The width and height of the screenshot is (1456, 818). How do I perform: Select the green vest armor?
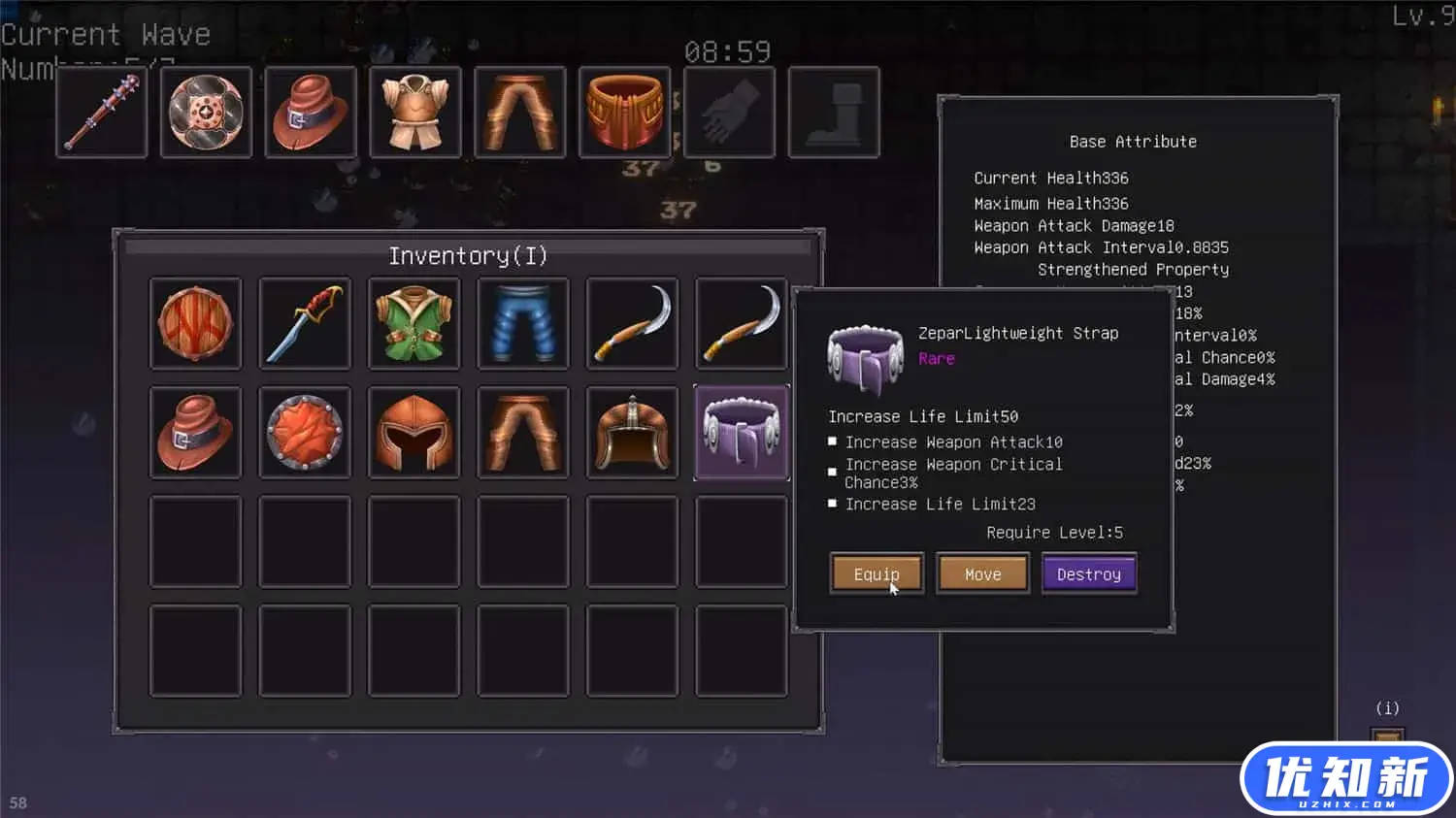tap(414, 323)
